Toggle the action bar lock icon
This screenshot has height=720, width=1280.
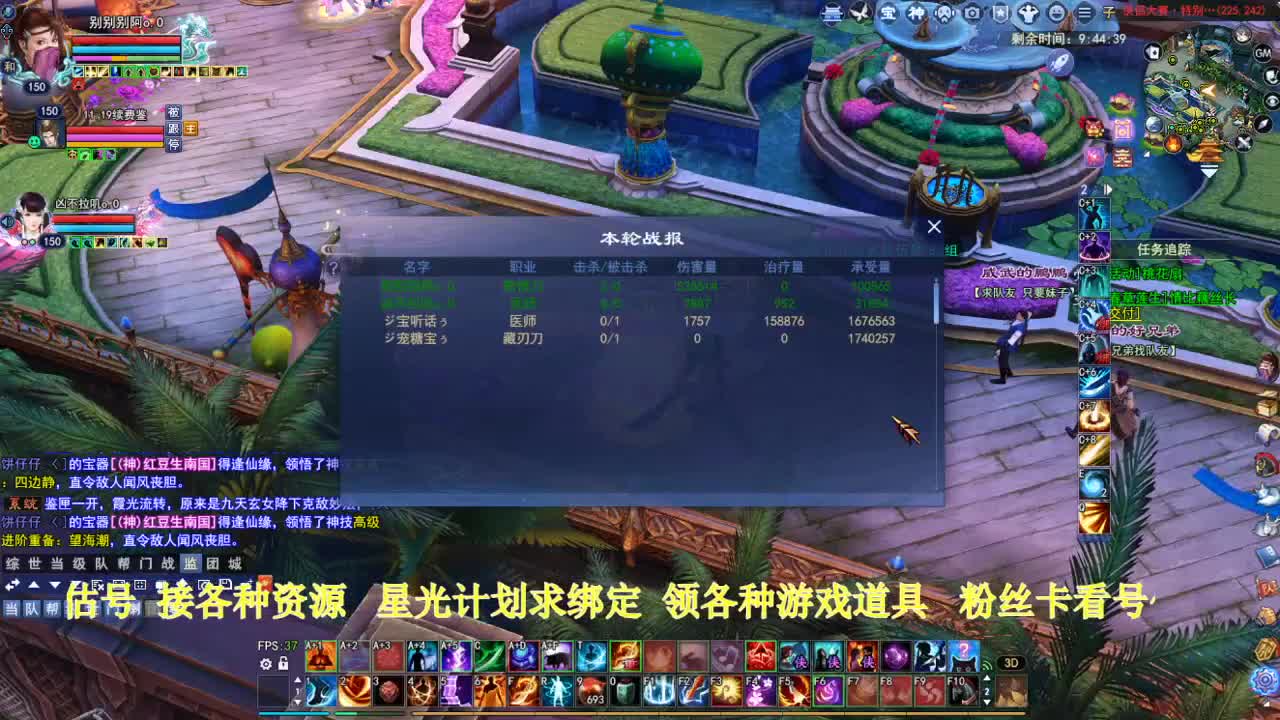(283, 664)
